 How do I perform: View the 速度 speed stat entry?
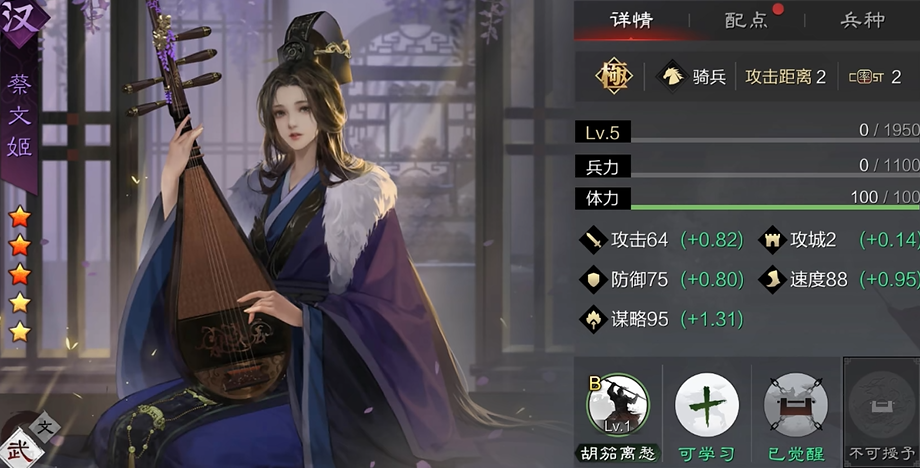(804, 280)
